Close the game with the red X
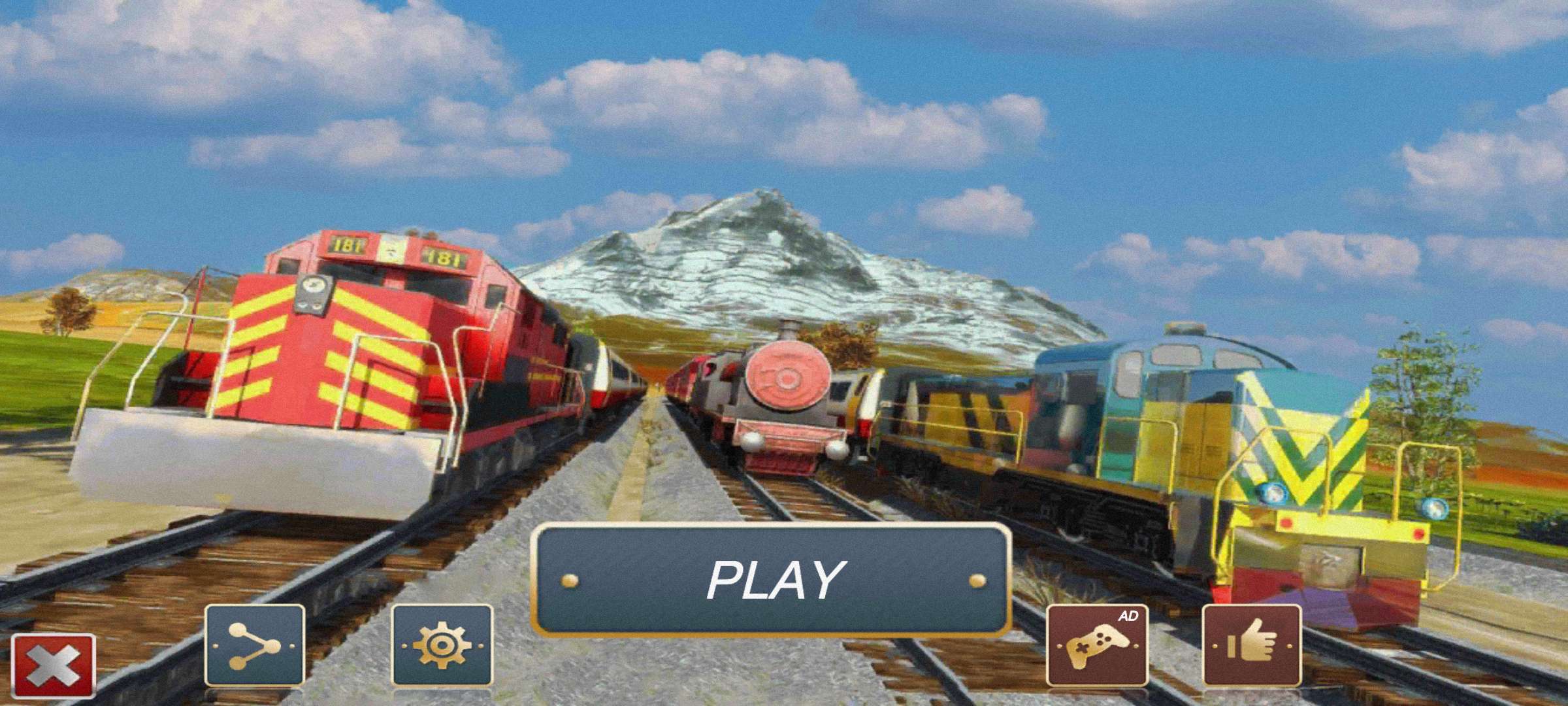Viewport: 1568px width, 706px height. (54, 666)
